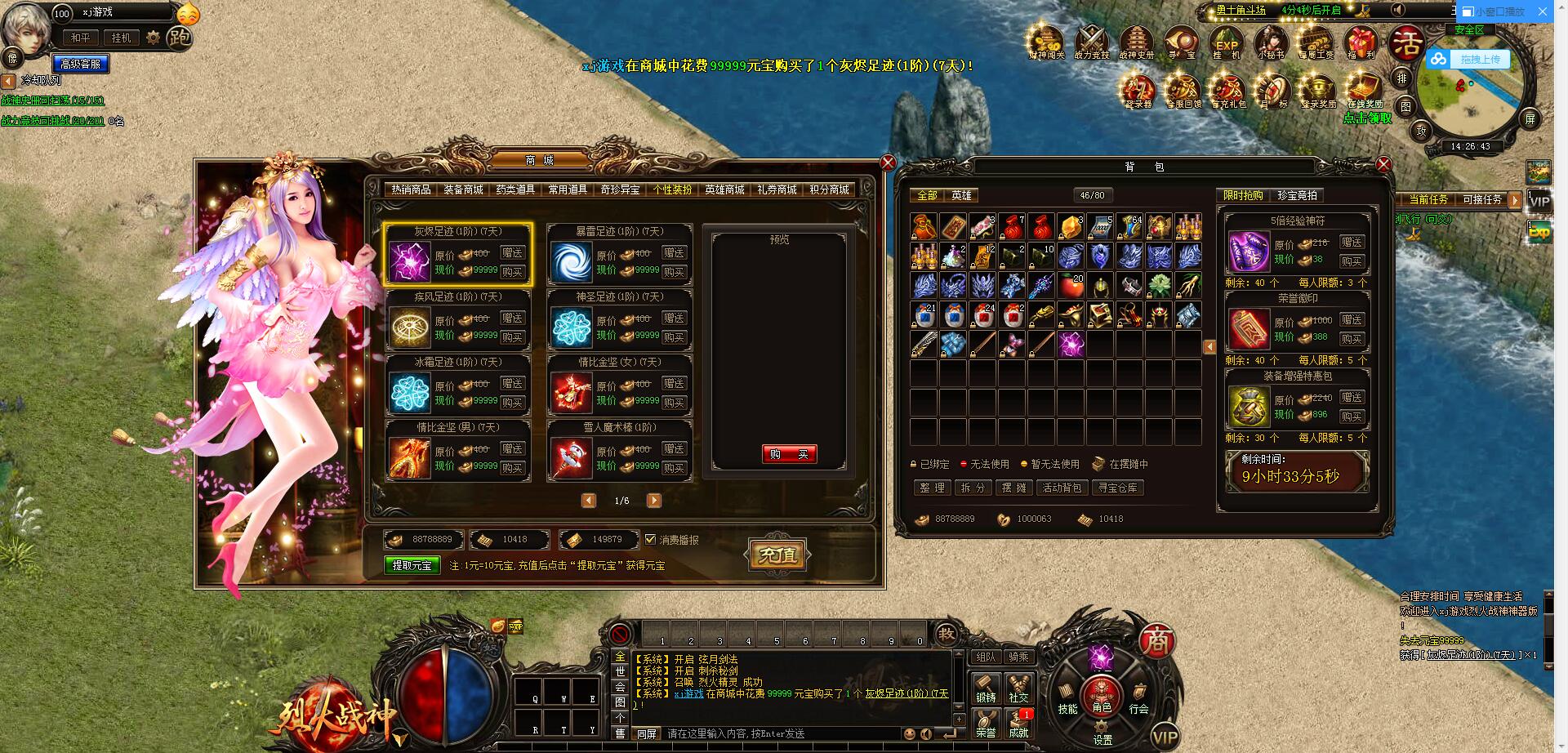The width and height of the screenshot is (1568, 753).
Task: Toggle the 消费播报 broadcast checkbox
Action: [649, 539]
